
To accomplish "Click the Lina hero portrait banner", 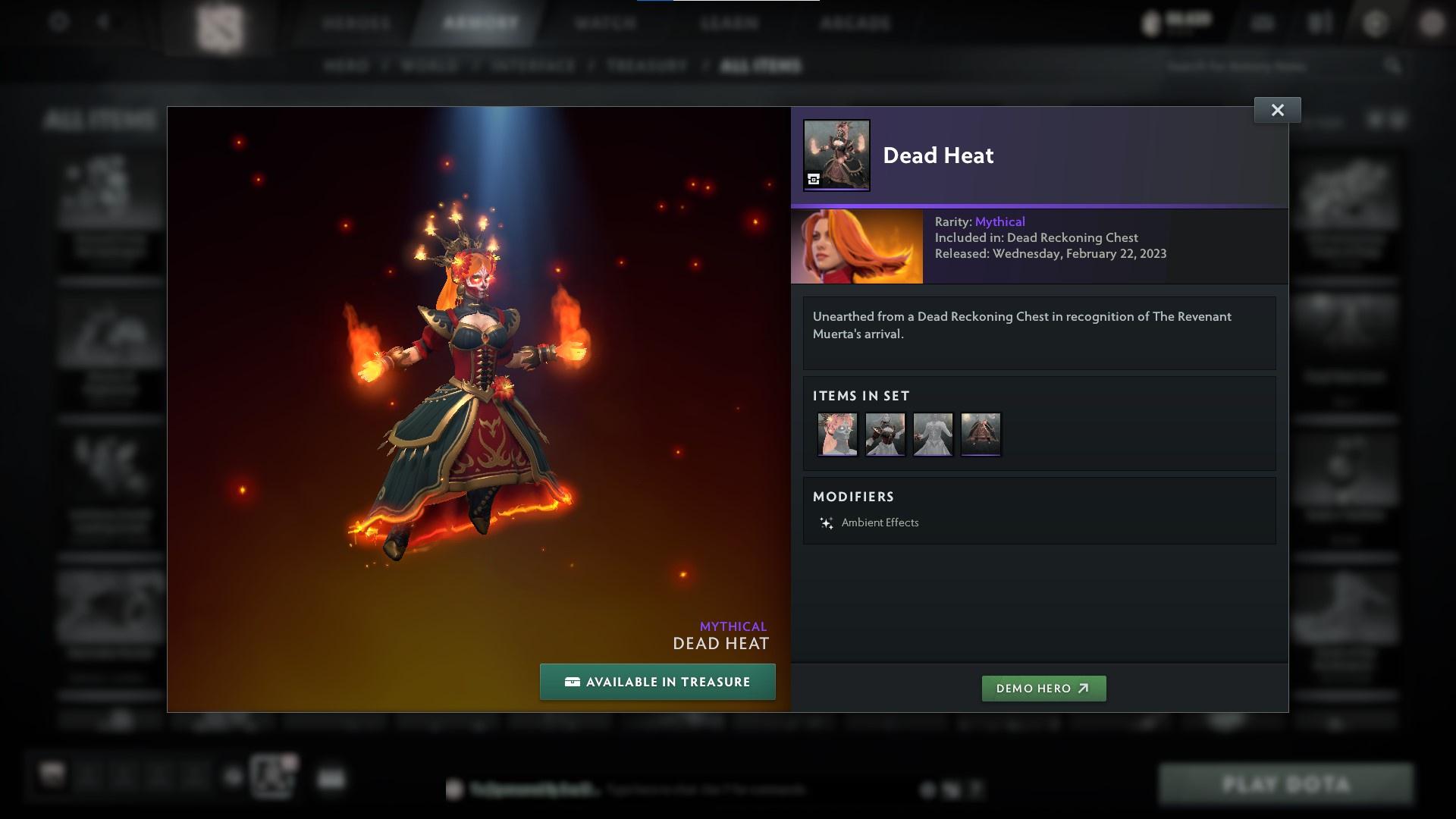I will [x=855, y=246].
